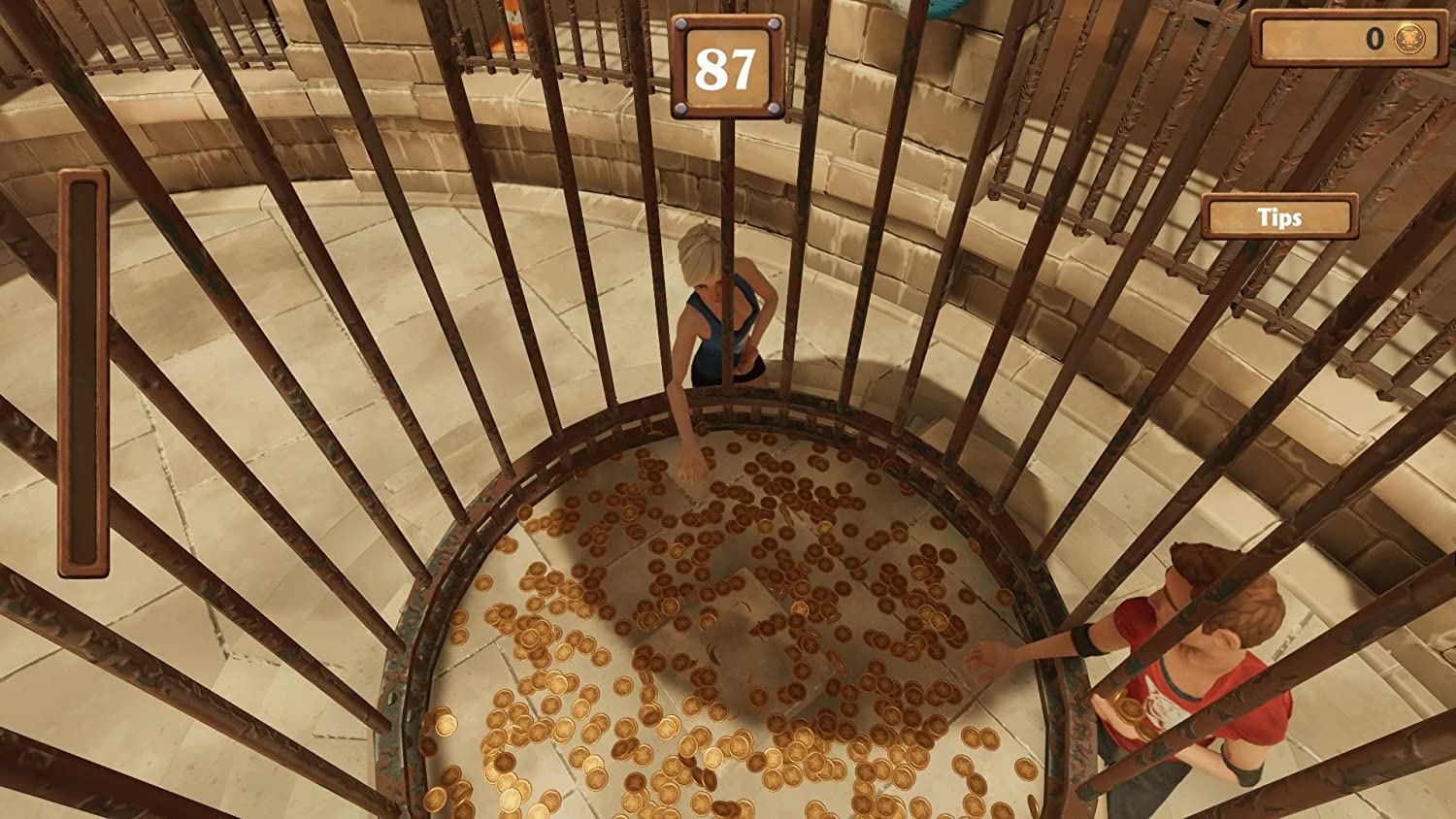Image resolution: width=1456 pixels, height=819 pixels.
Task: Click the zero coin balance readout
Action: click(x=1373, y=39)
